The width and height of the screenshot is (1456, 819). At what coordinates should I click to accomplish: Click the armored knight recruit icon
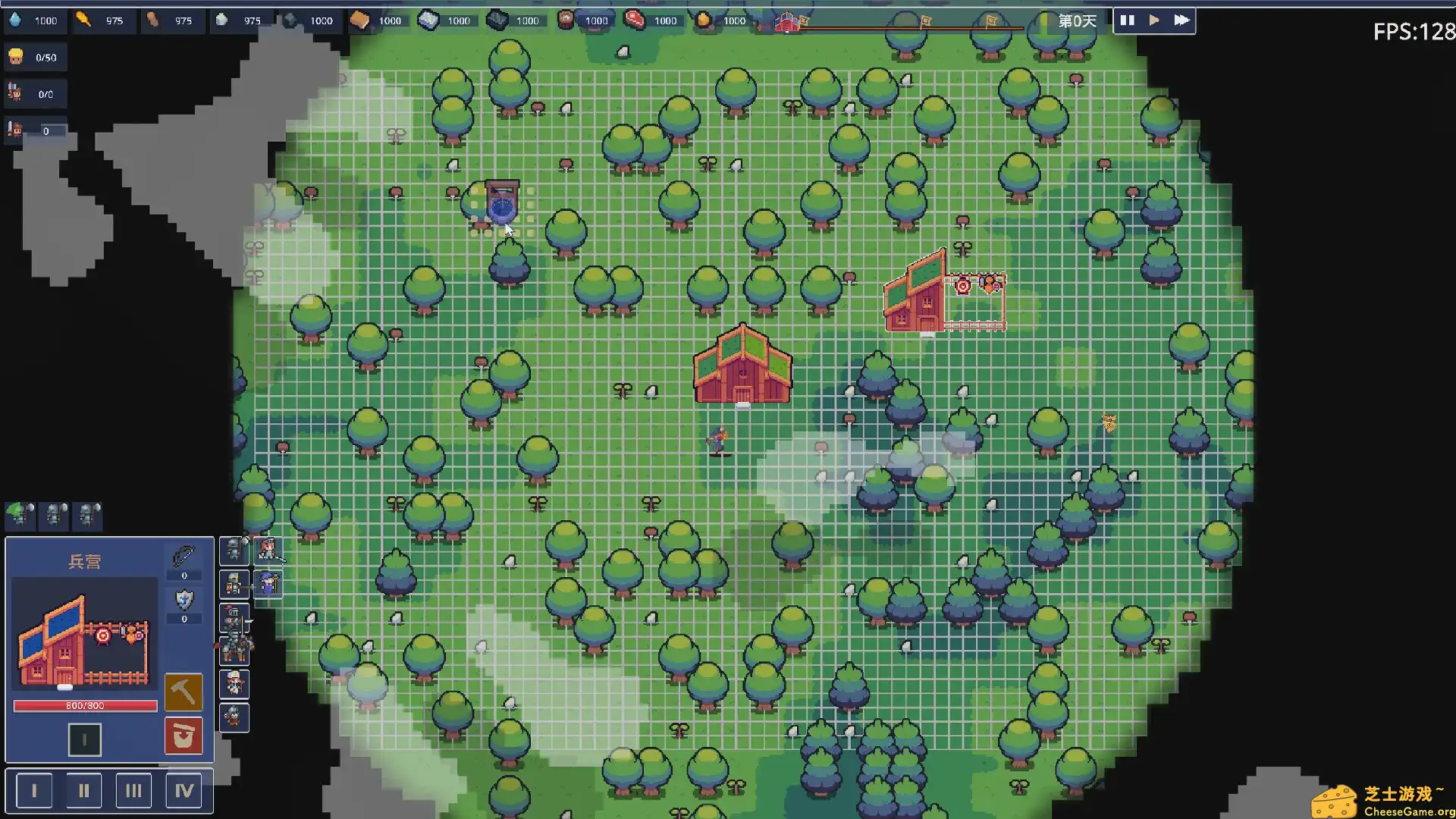(x=234, y=551)
